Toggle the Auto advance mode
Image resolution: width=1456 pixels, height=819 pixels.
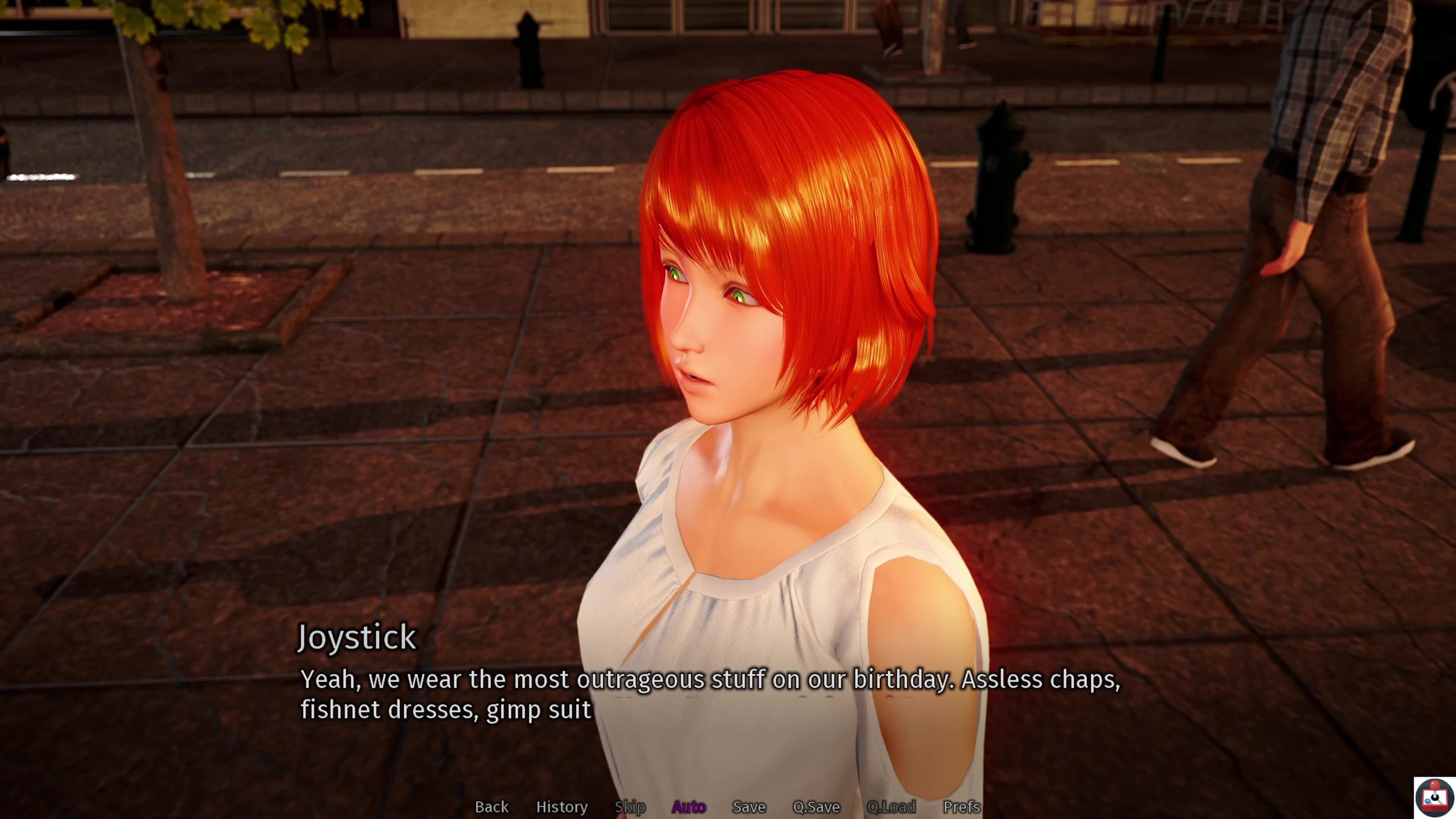689,806
